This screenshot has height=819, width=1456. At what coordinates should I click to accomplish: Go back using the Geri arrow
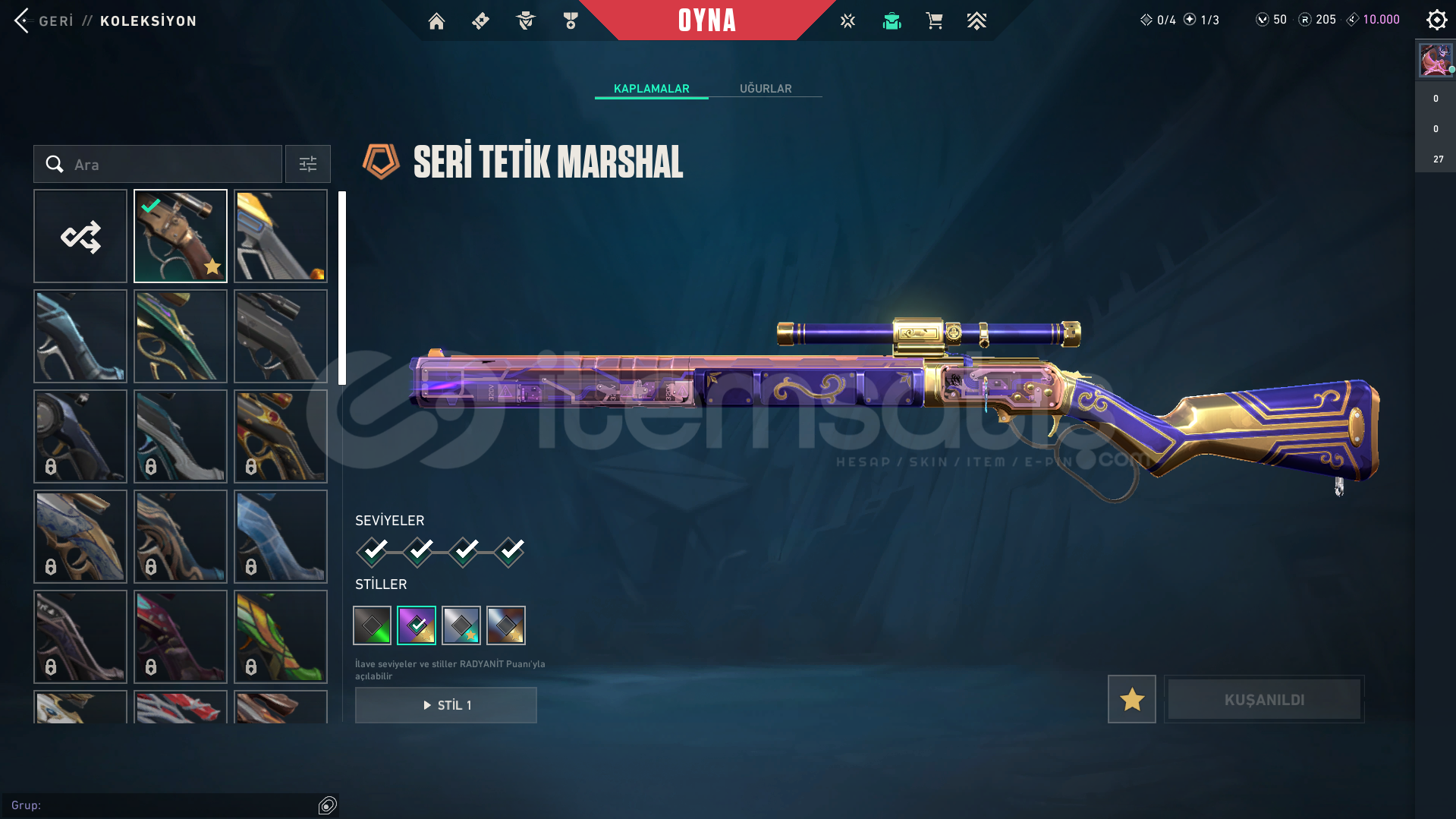(x=22, y=20)
